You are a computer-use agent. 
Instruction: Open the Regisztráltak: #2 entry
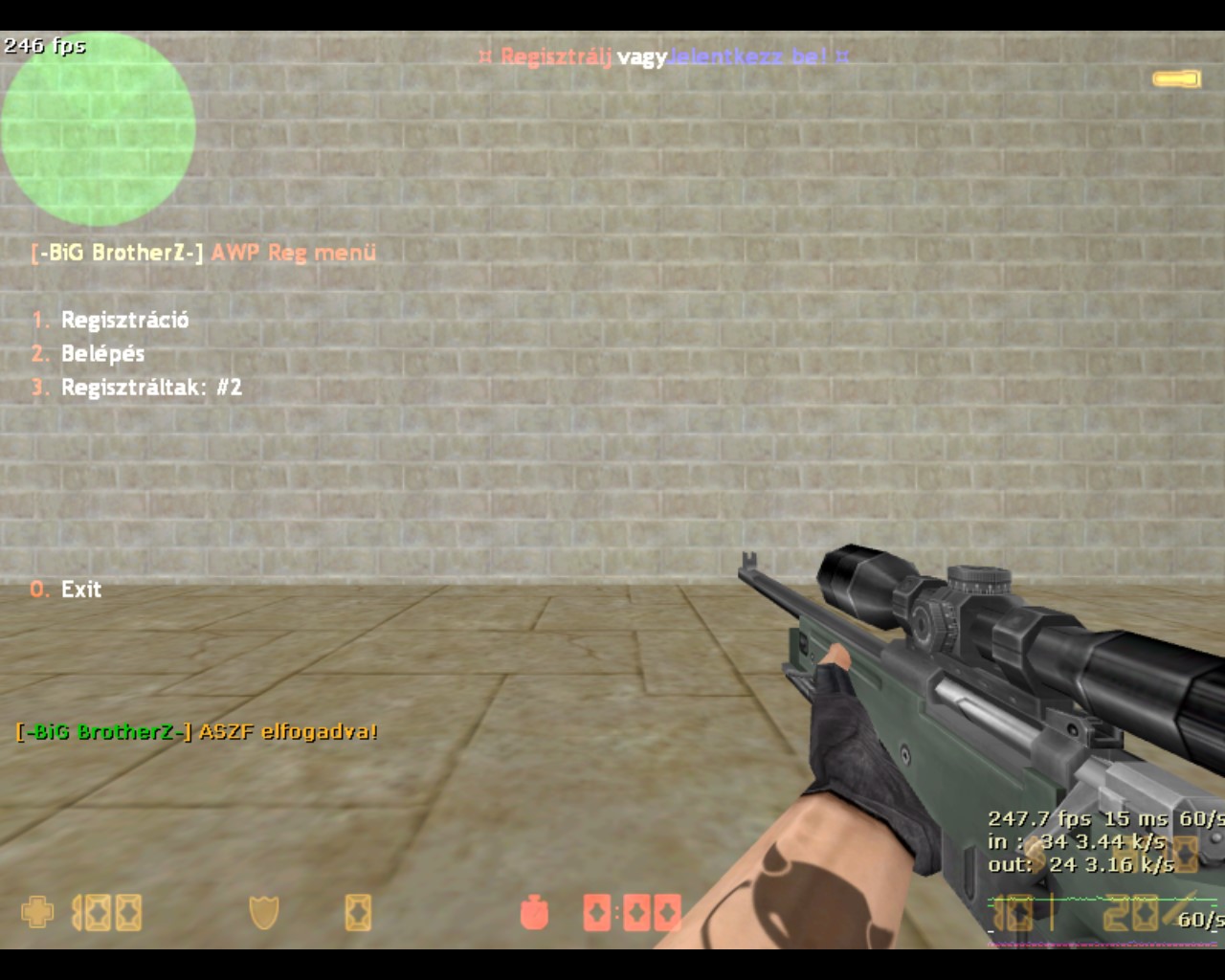pos(151,388)
